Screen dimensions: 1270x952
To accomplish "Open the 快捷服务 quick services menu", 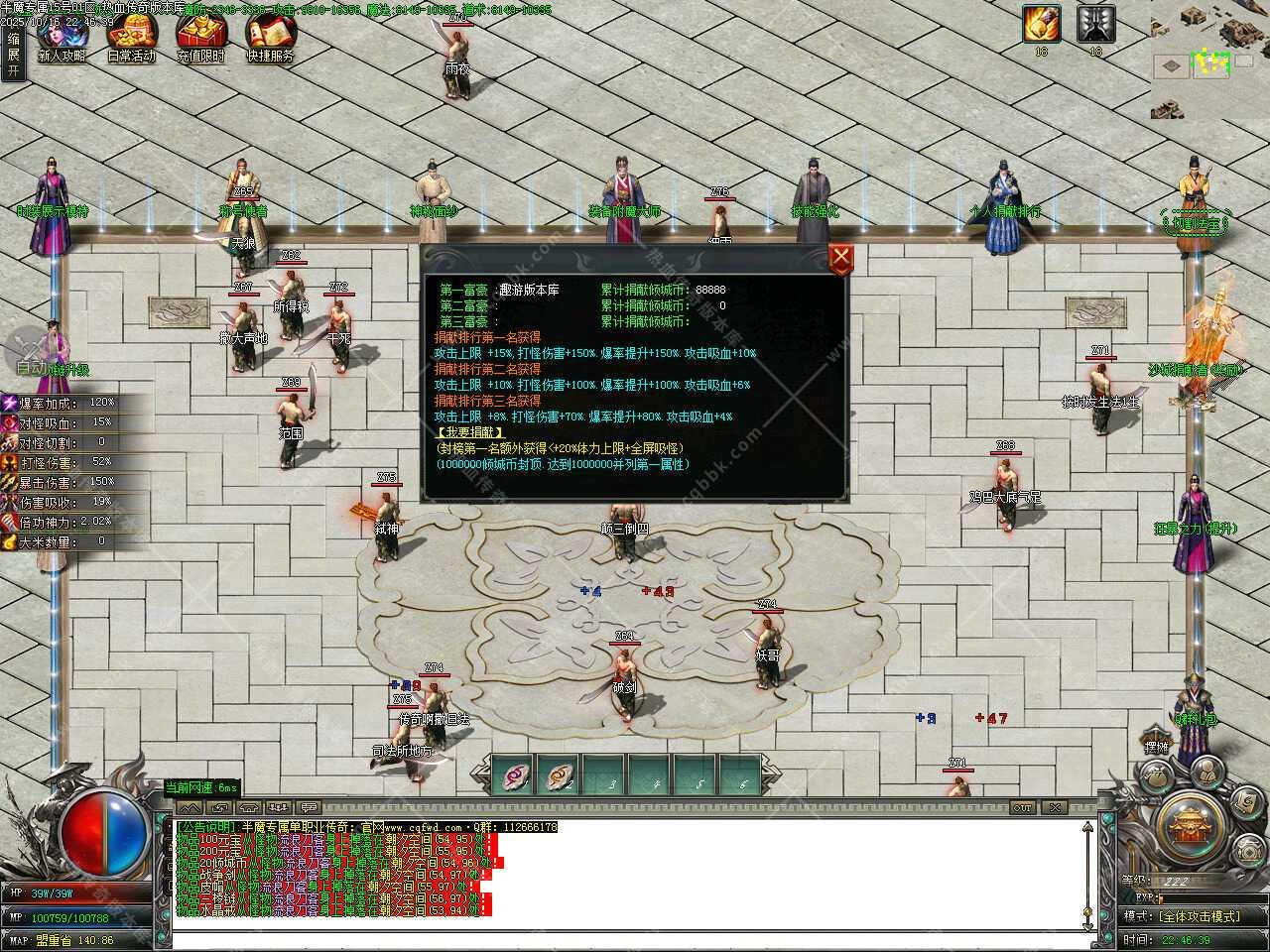I will point(270,38).
